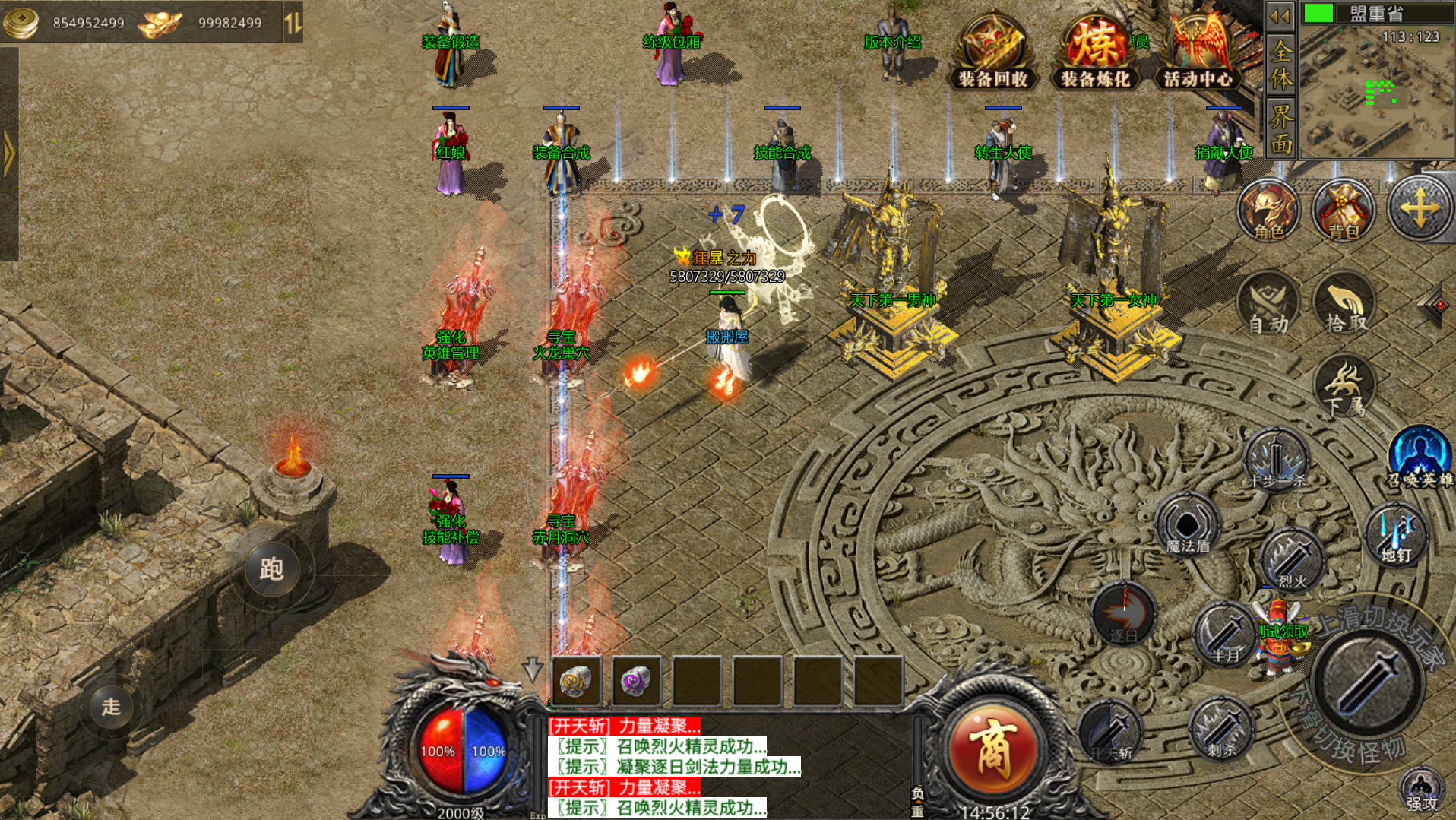Switch movement to 跑 run mode
1456x820 pixels.
click(x=271, y=568)
